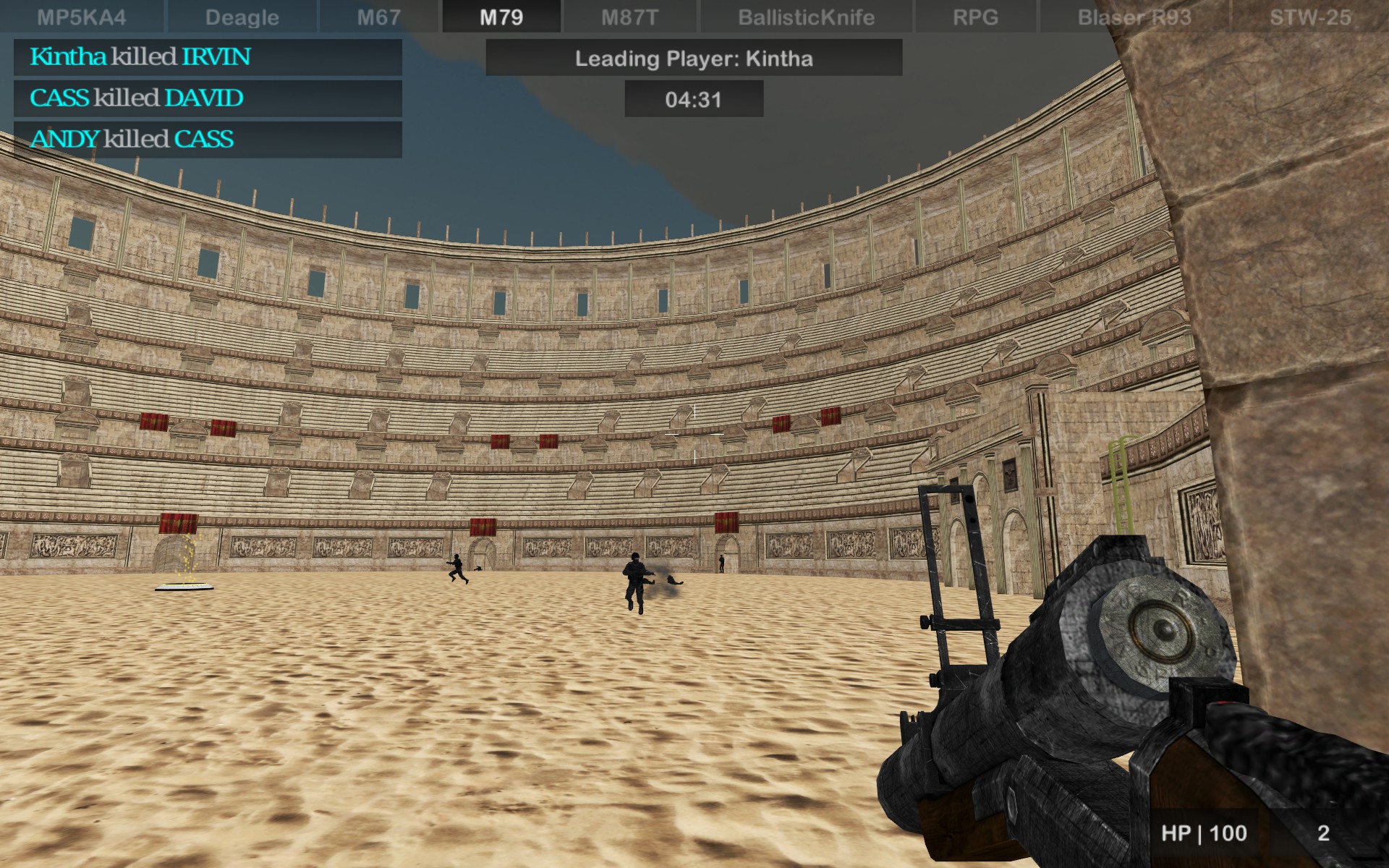Select the RPG launcher slot
Image resolution: width=1389 pixels, height=868 pixels.
(x=974, y=17)
